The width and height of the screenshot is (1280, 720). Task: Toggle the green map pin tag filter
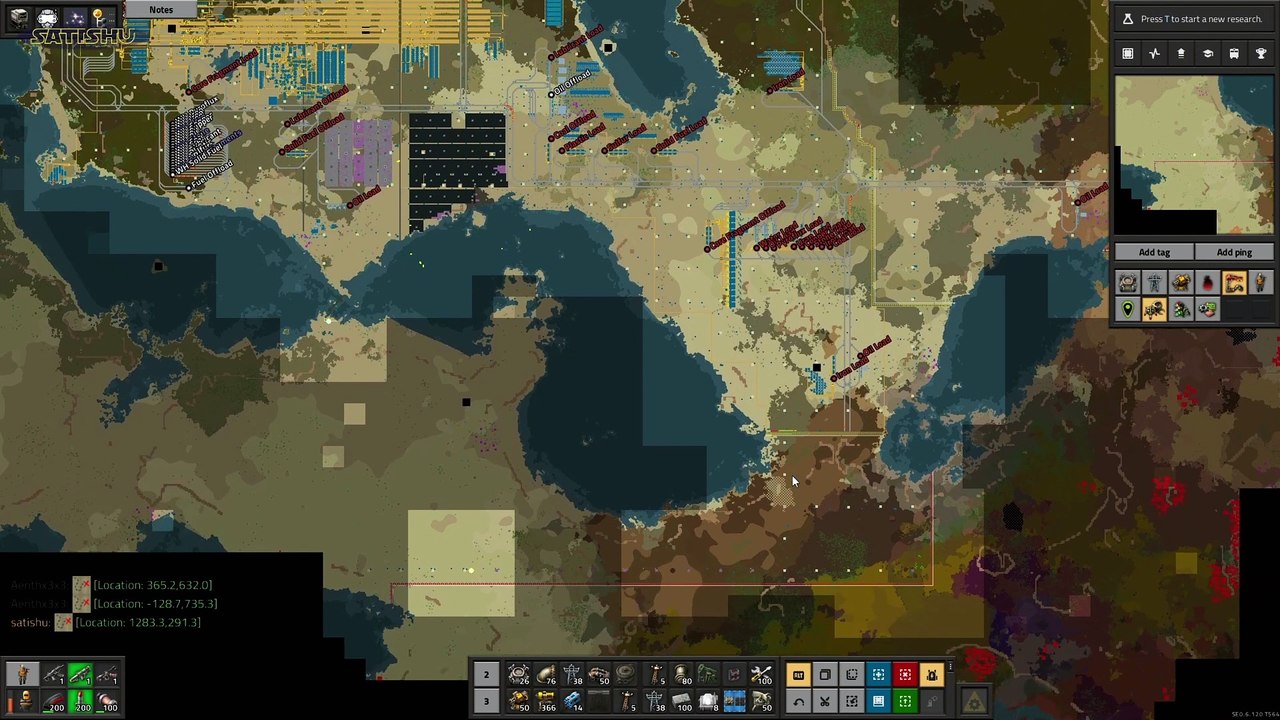point(1127,310)
